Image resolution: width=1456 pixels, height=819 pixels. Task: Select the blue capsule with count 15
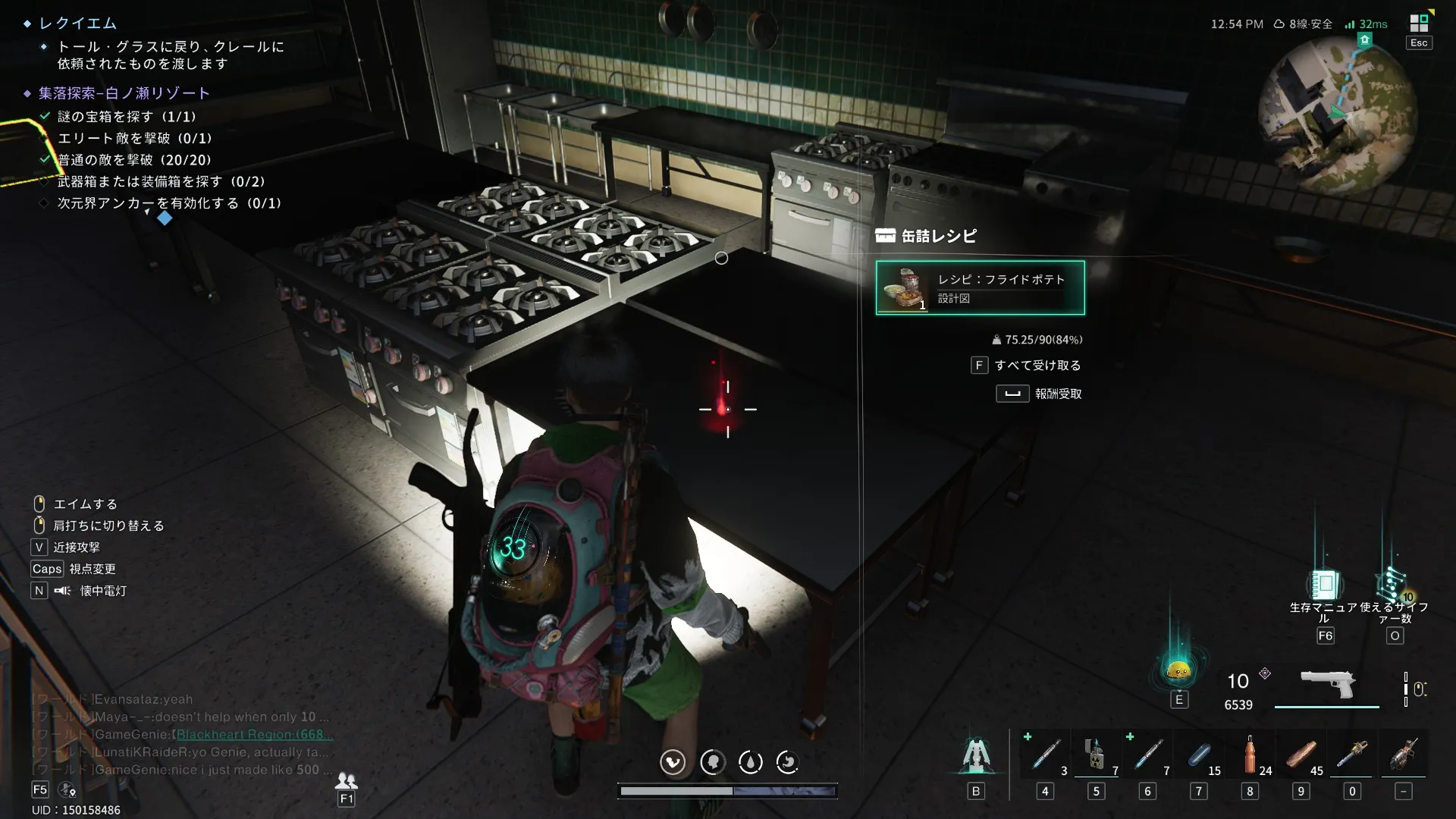[1199, 755]
